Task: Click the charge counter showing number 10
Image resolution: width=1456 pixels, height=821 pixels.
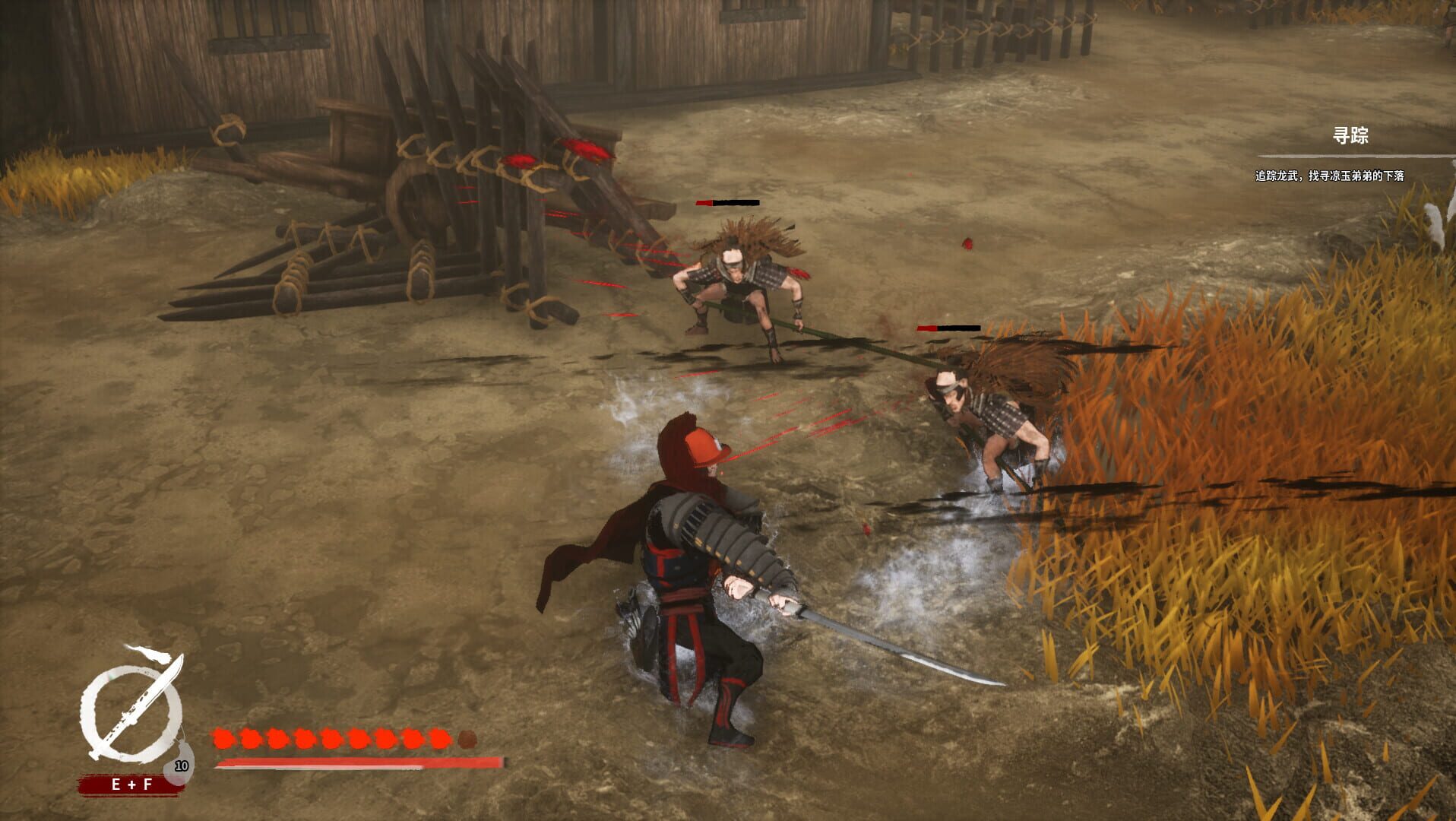Action: click(182, 766)
